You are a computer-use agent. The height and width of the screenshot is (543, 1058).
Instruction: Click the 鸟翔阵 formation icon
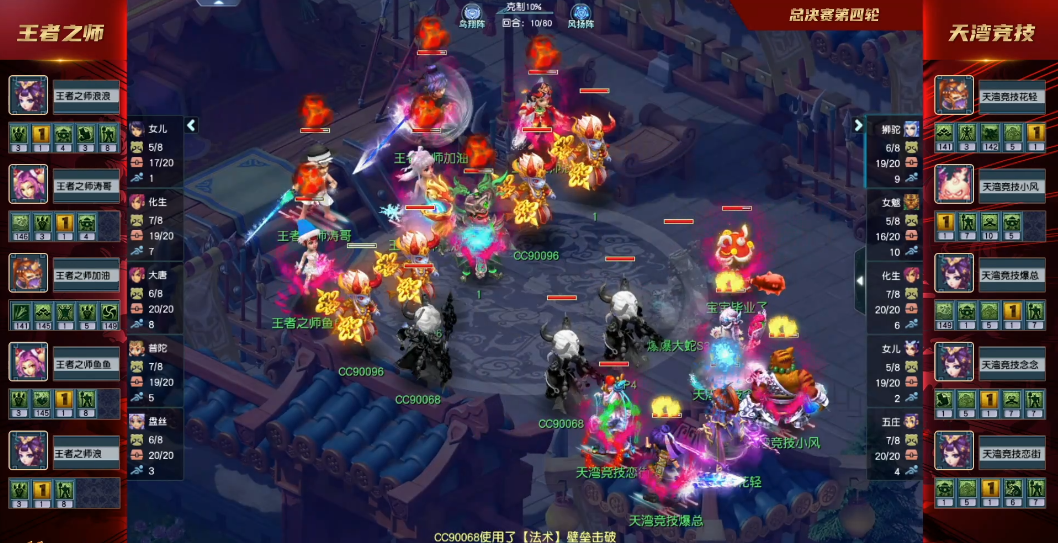[470, 16]
